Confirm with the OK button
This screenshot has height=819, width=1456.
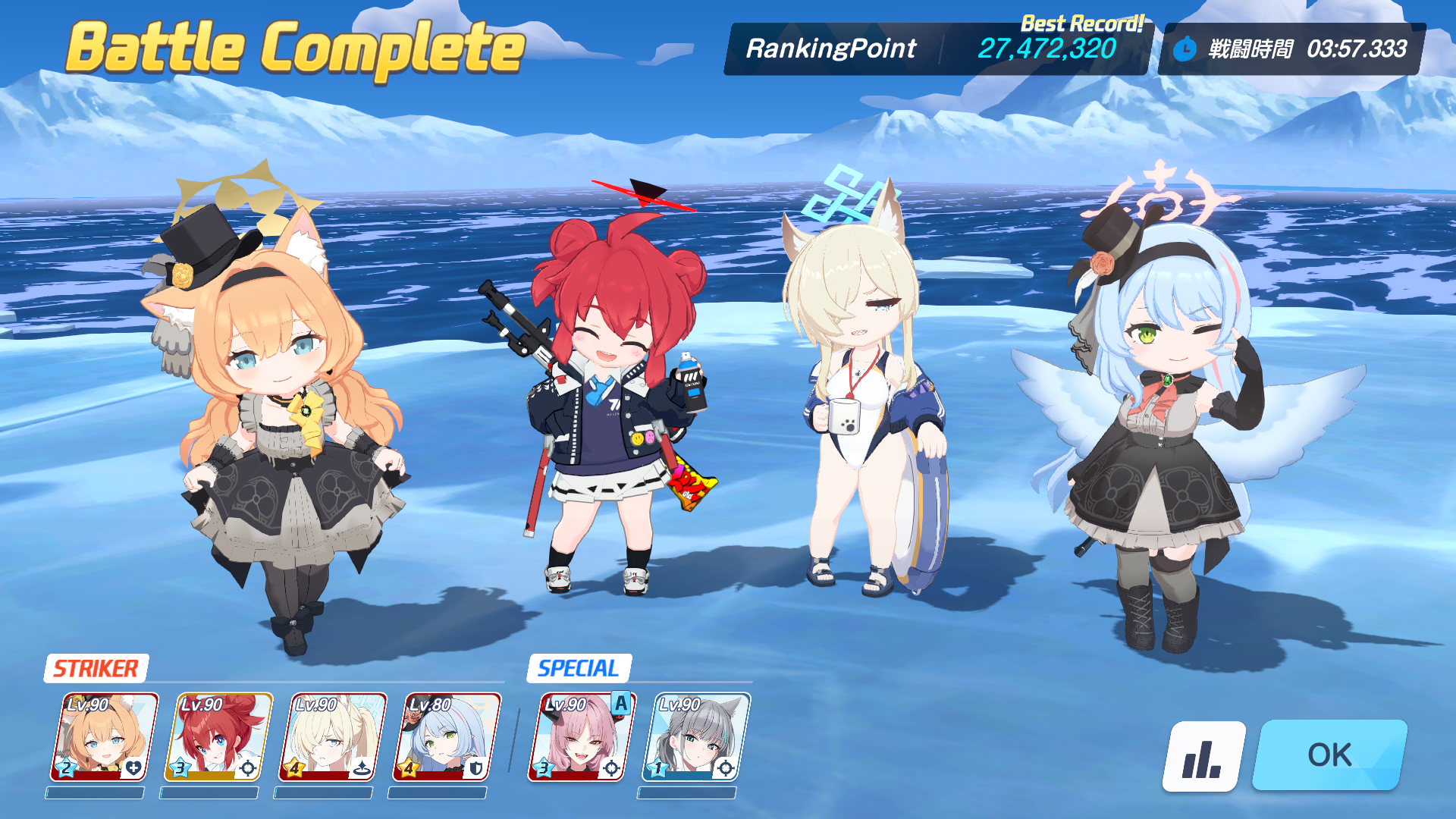click(1329, 755)
